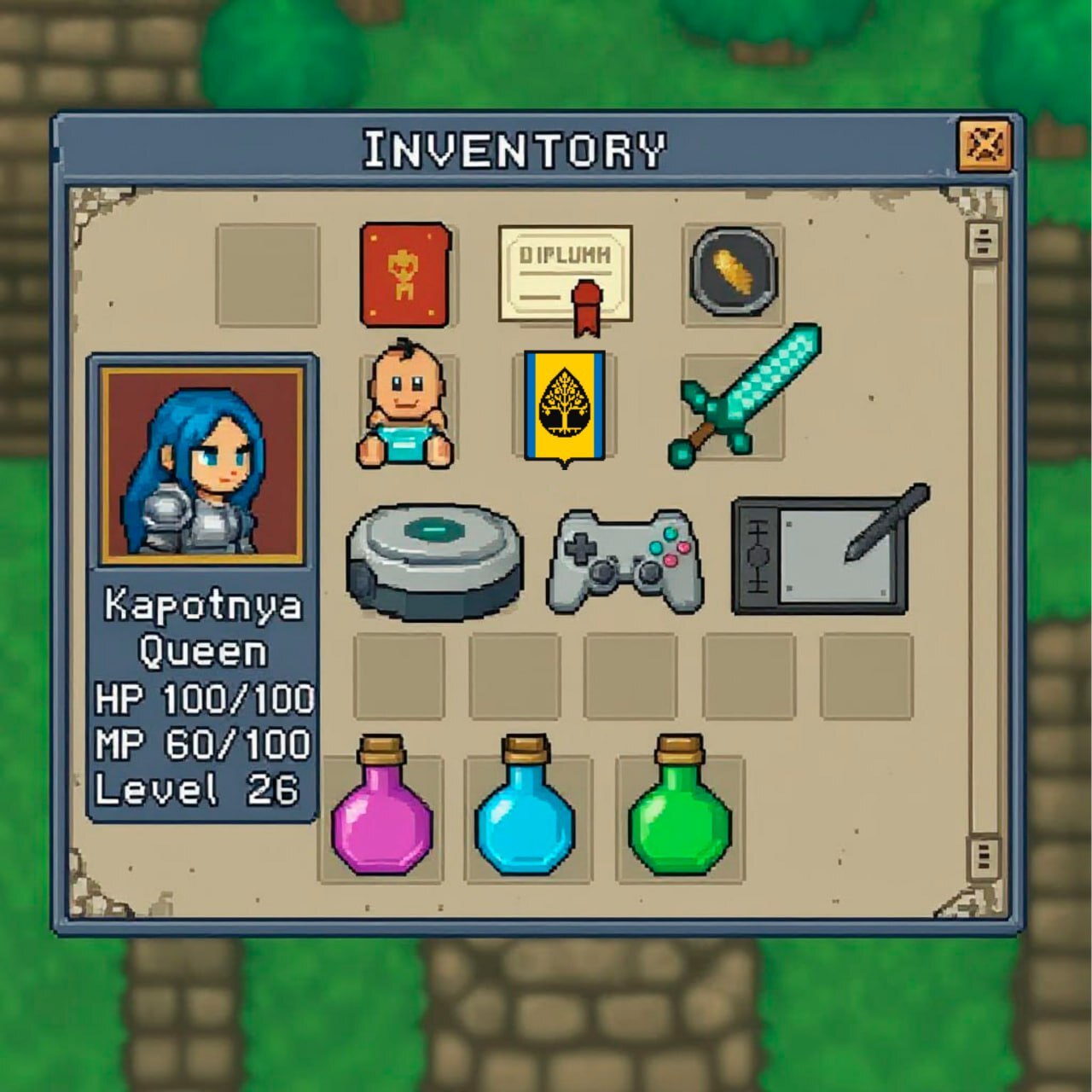Use the pink potion
Image resolution: width=1092 pixels, height=1092 pixels.
coord(381,810)
